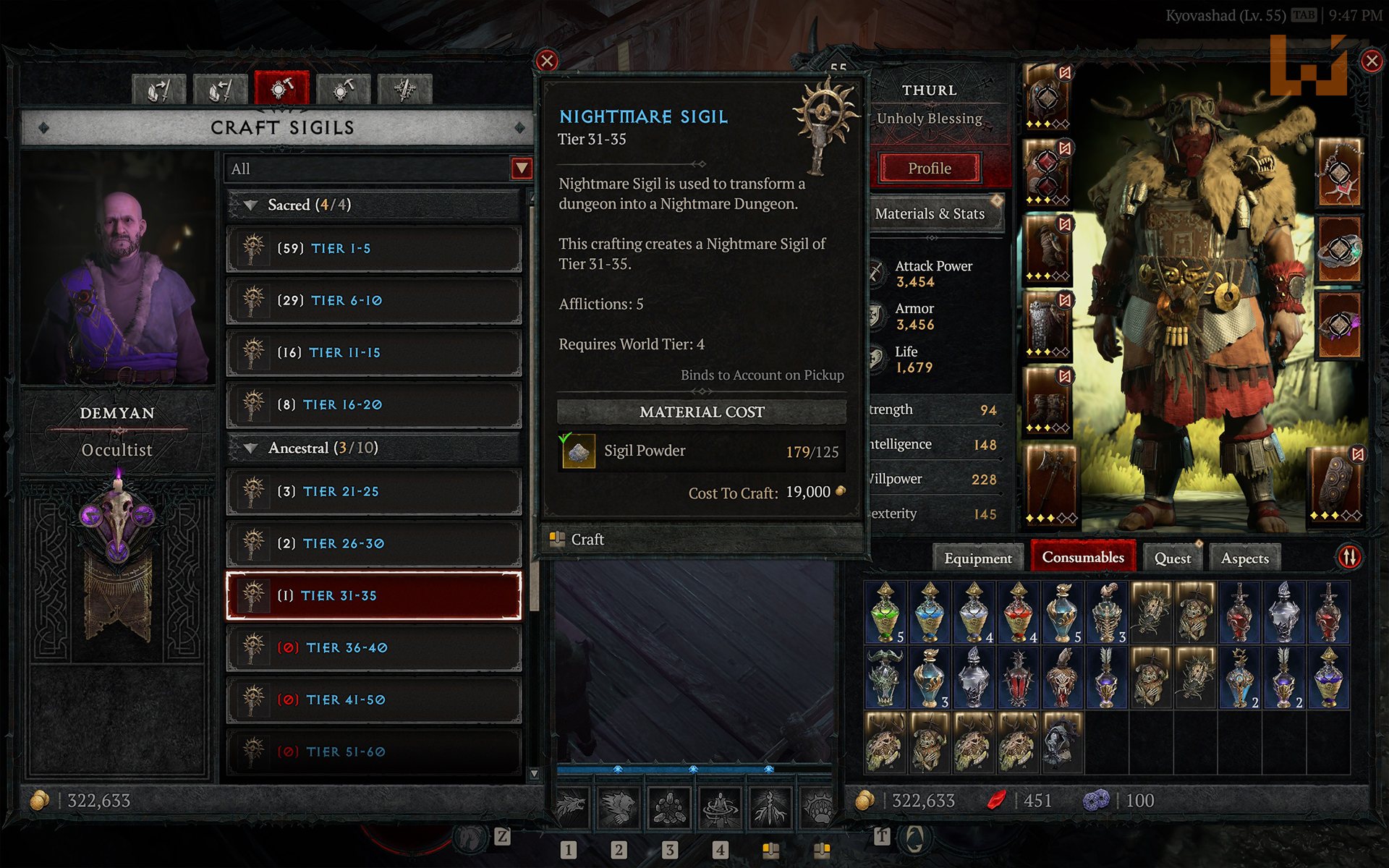This screenshot has height=868, width=1389.
Task: Switch to the Equipment tab
Action: 977,558
